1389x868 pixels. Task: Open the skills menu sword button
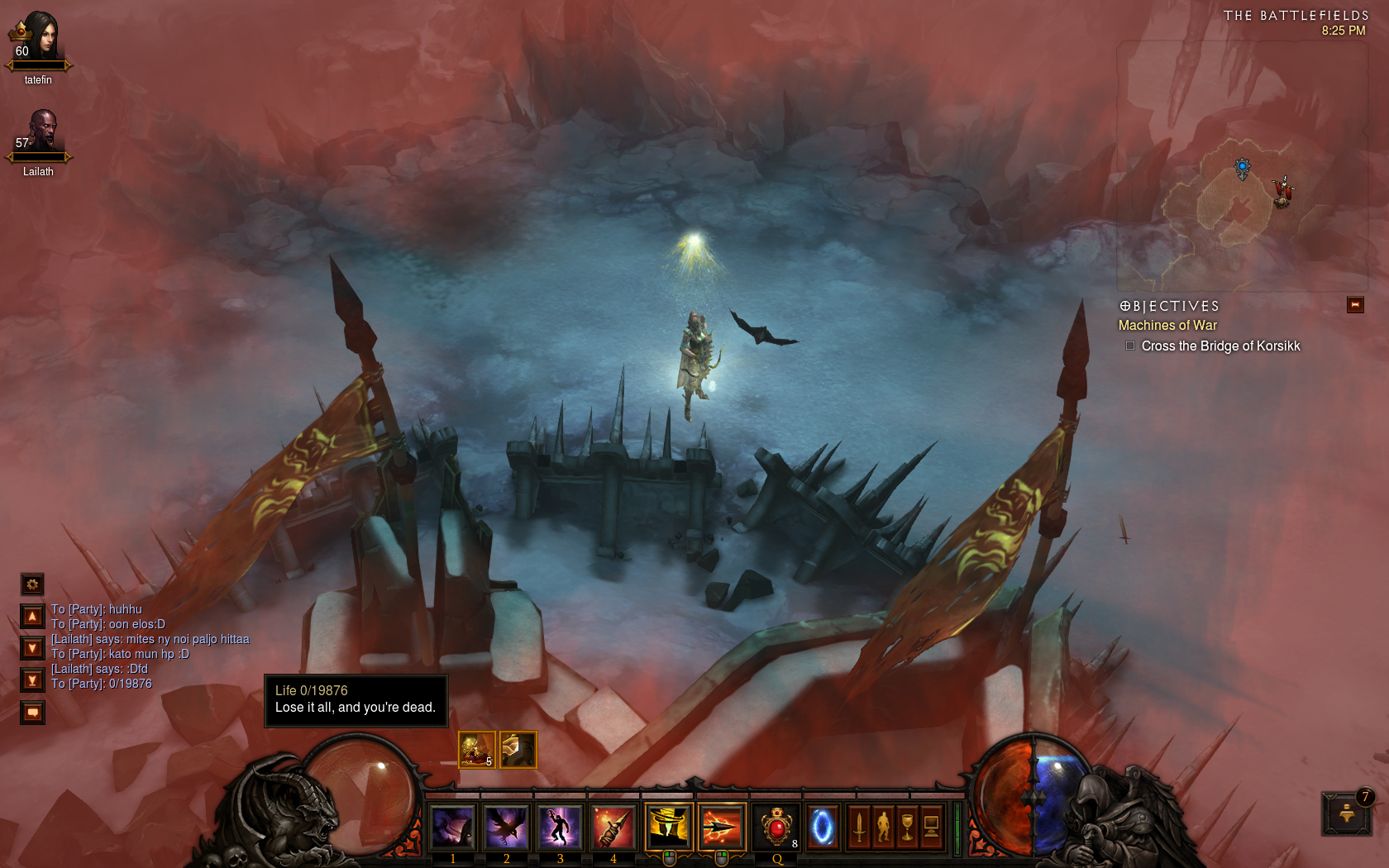point(859,827)
